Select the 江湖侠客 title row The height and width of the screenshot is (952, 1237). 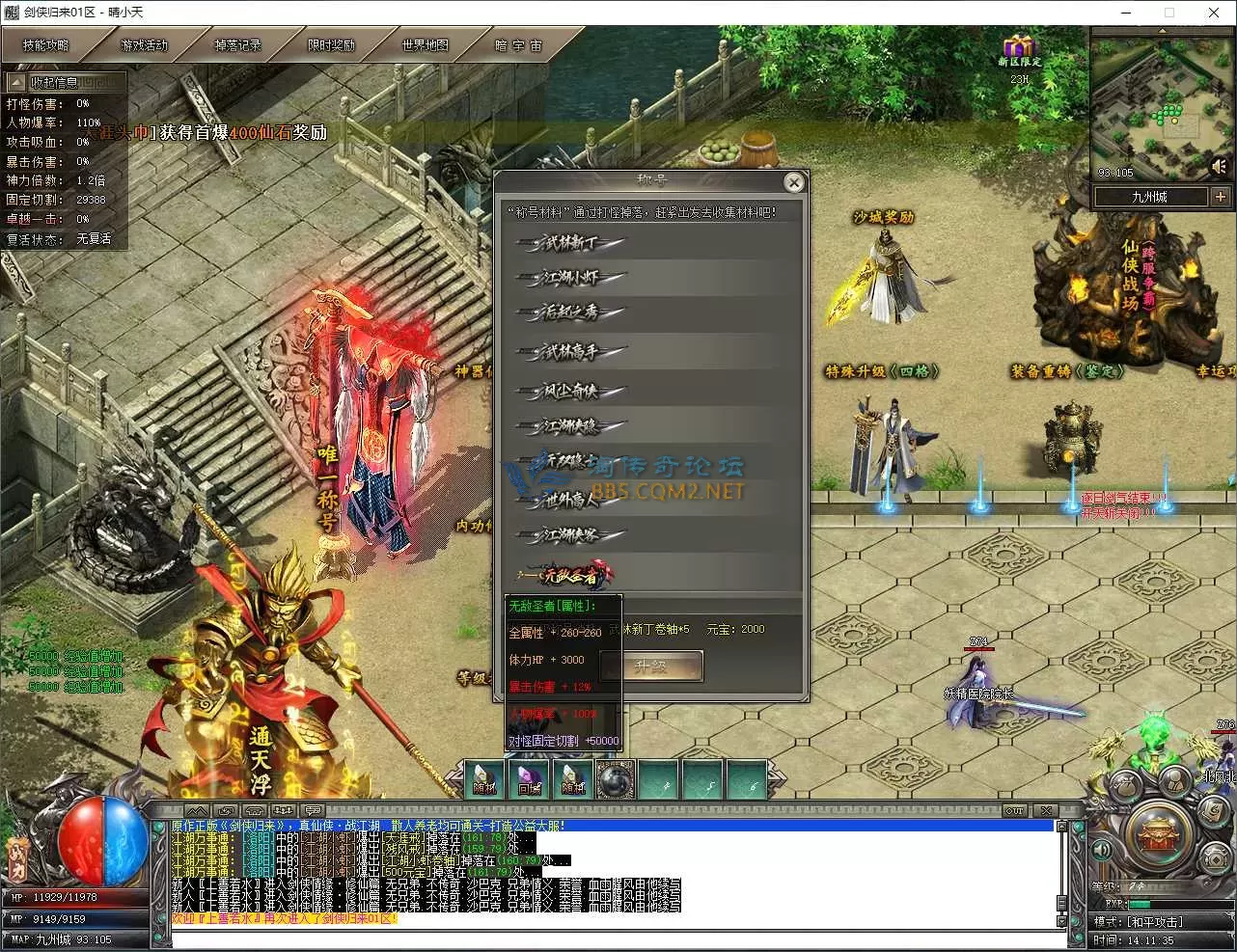pyautogui.click(x=571, y=535)
